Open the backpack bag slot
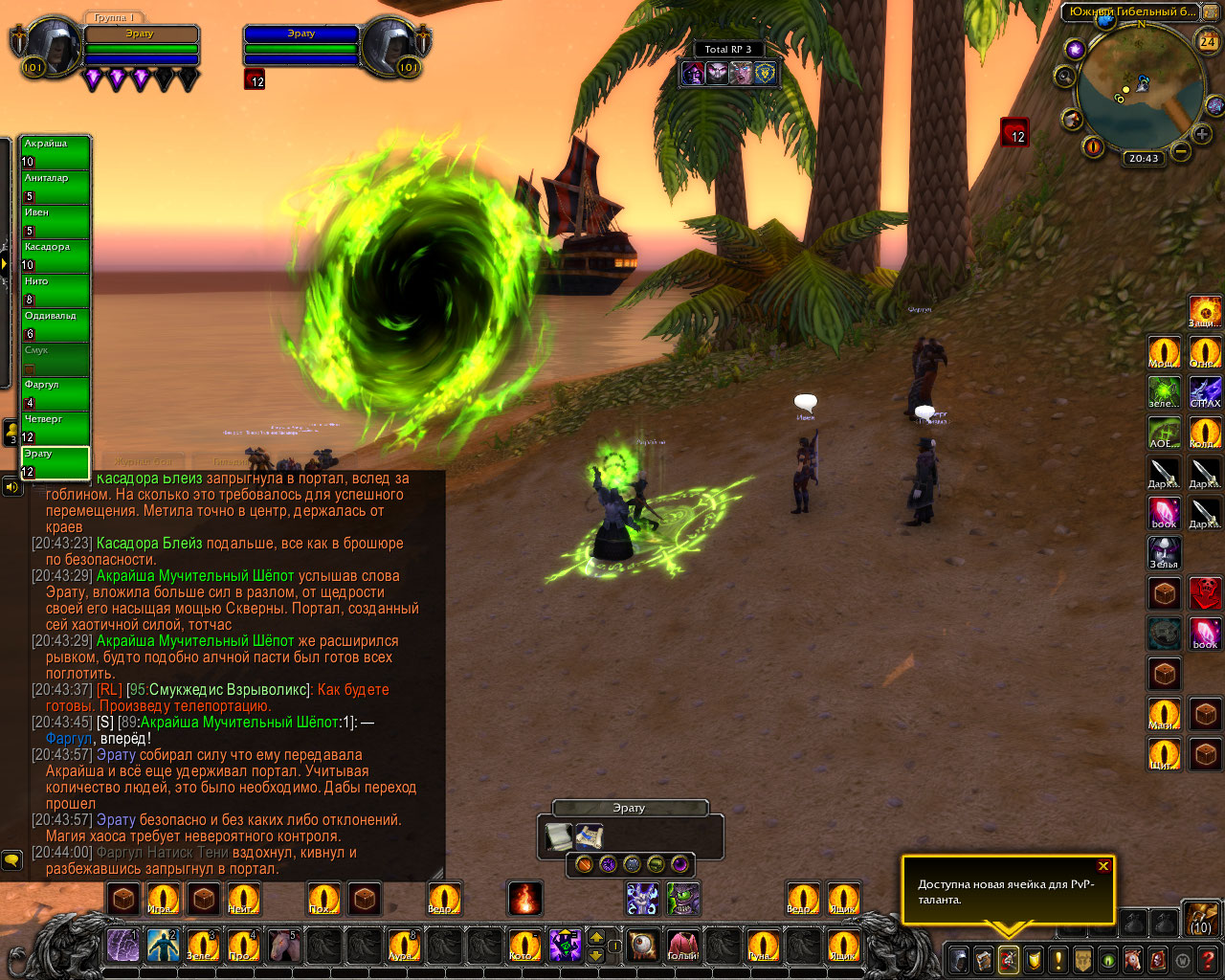Viewport: 1225px width, 980px height. click(1200, 919)
